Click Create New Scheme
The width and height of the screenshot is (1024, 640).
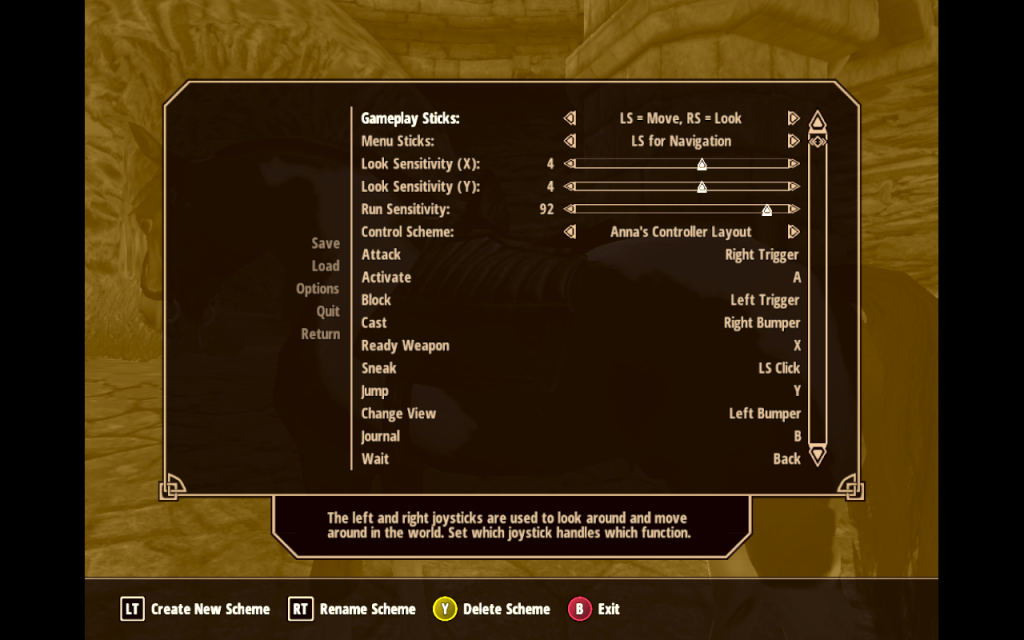point(196,609)
